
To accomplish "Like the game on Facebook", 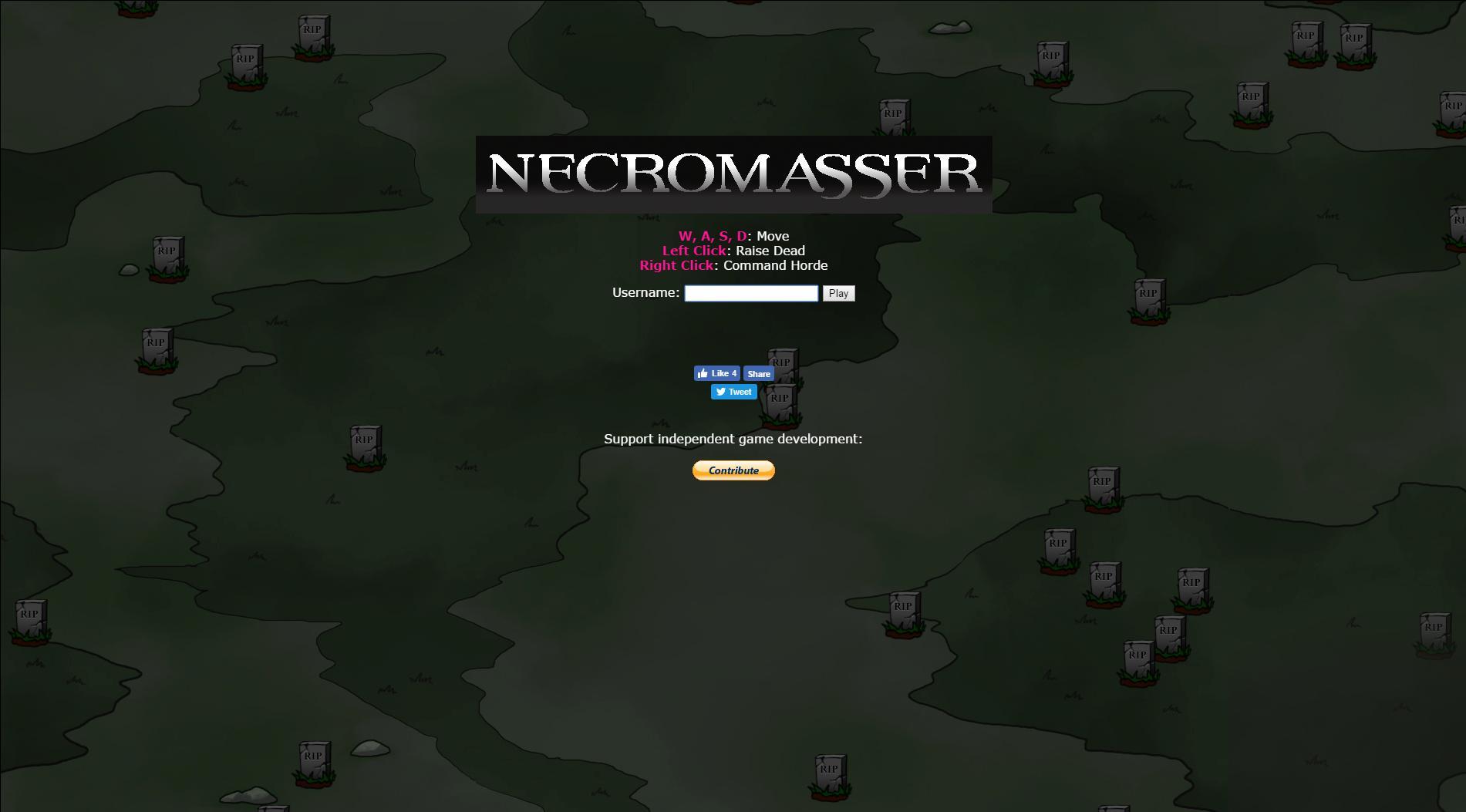I will coord(716,373).
